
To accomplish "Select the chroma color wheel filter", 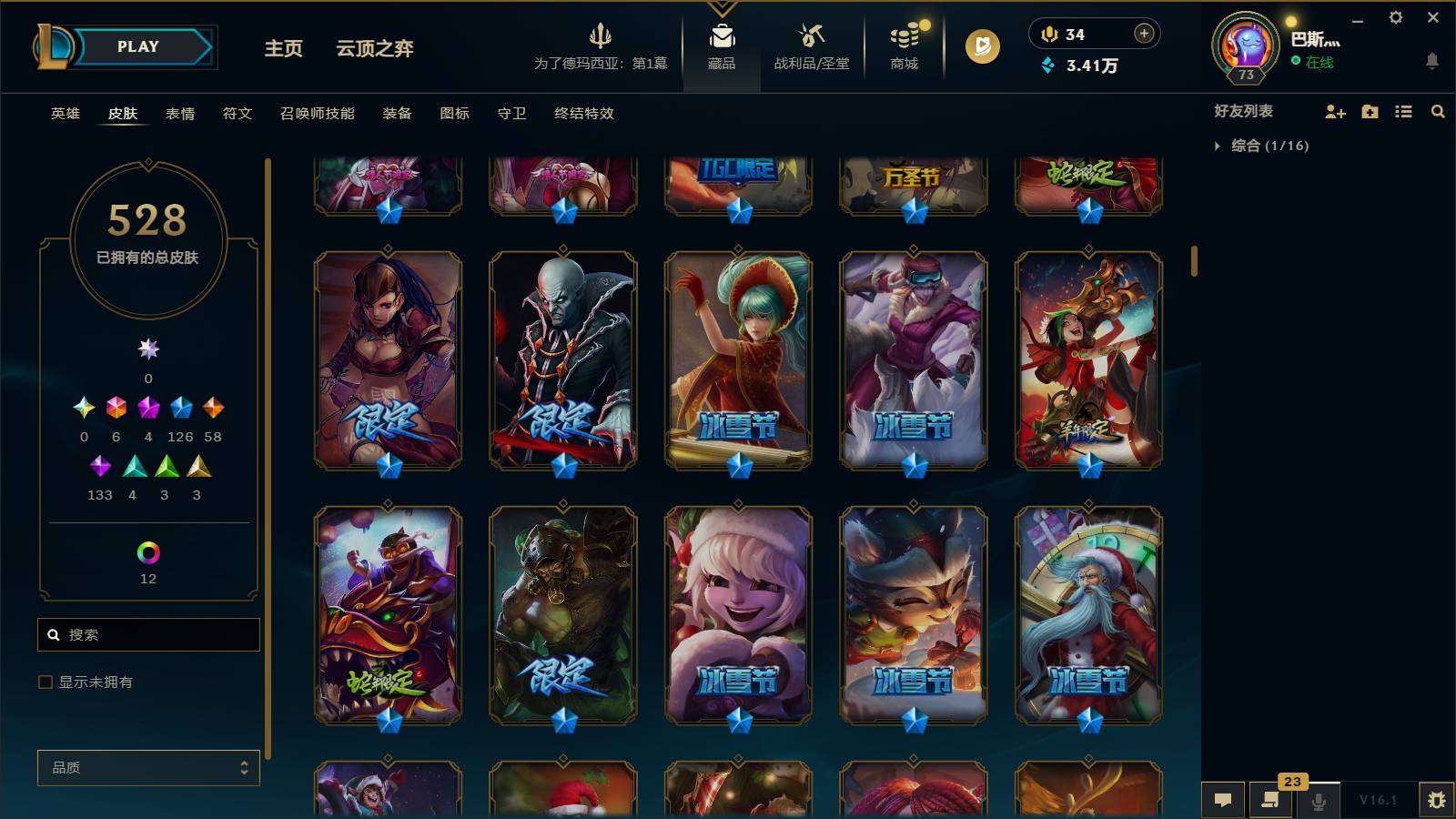I will 148,551.
